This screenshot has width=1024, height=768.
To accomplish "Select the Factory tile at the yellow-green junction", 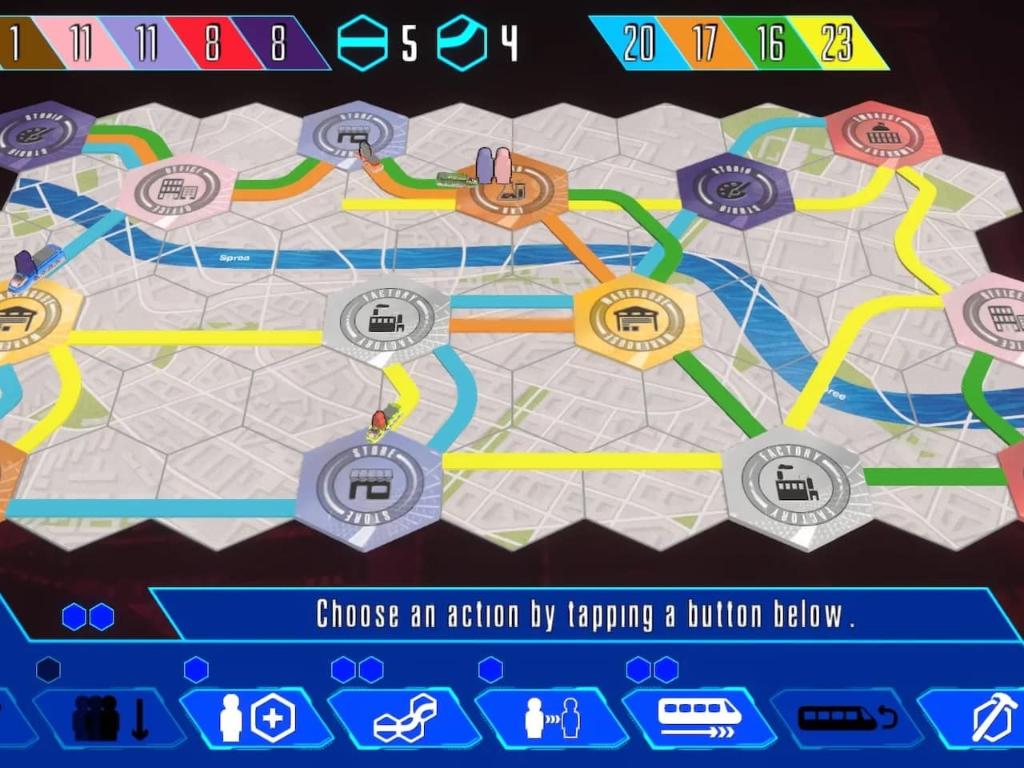I will pos(796,485).
